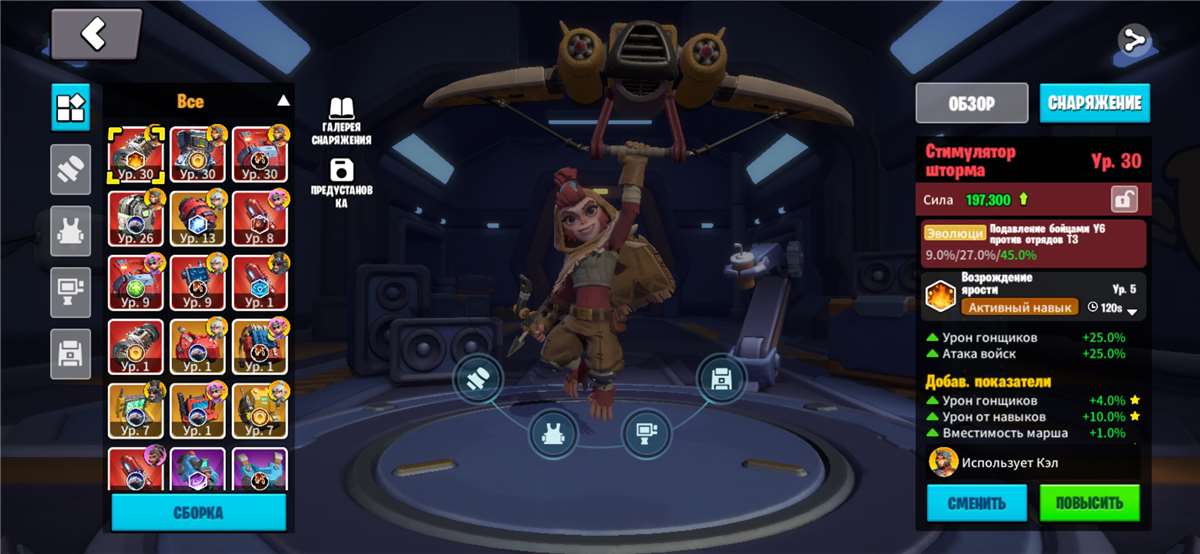This screenshot has width=1200, height=554.
Task: Go back with the arrow button
Action: pos(96,36)
